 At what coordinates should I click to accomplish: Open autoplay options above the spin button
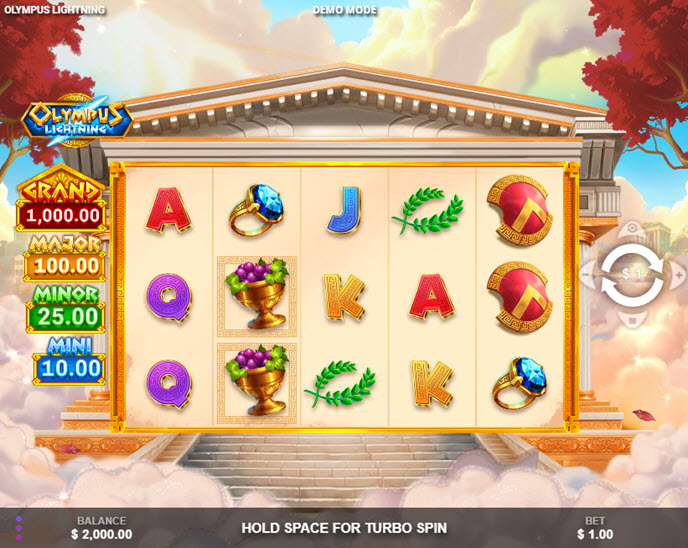coord(631,231)
